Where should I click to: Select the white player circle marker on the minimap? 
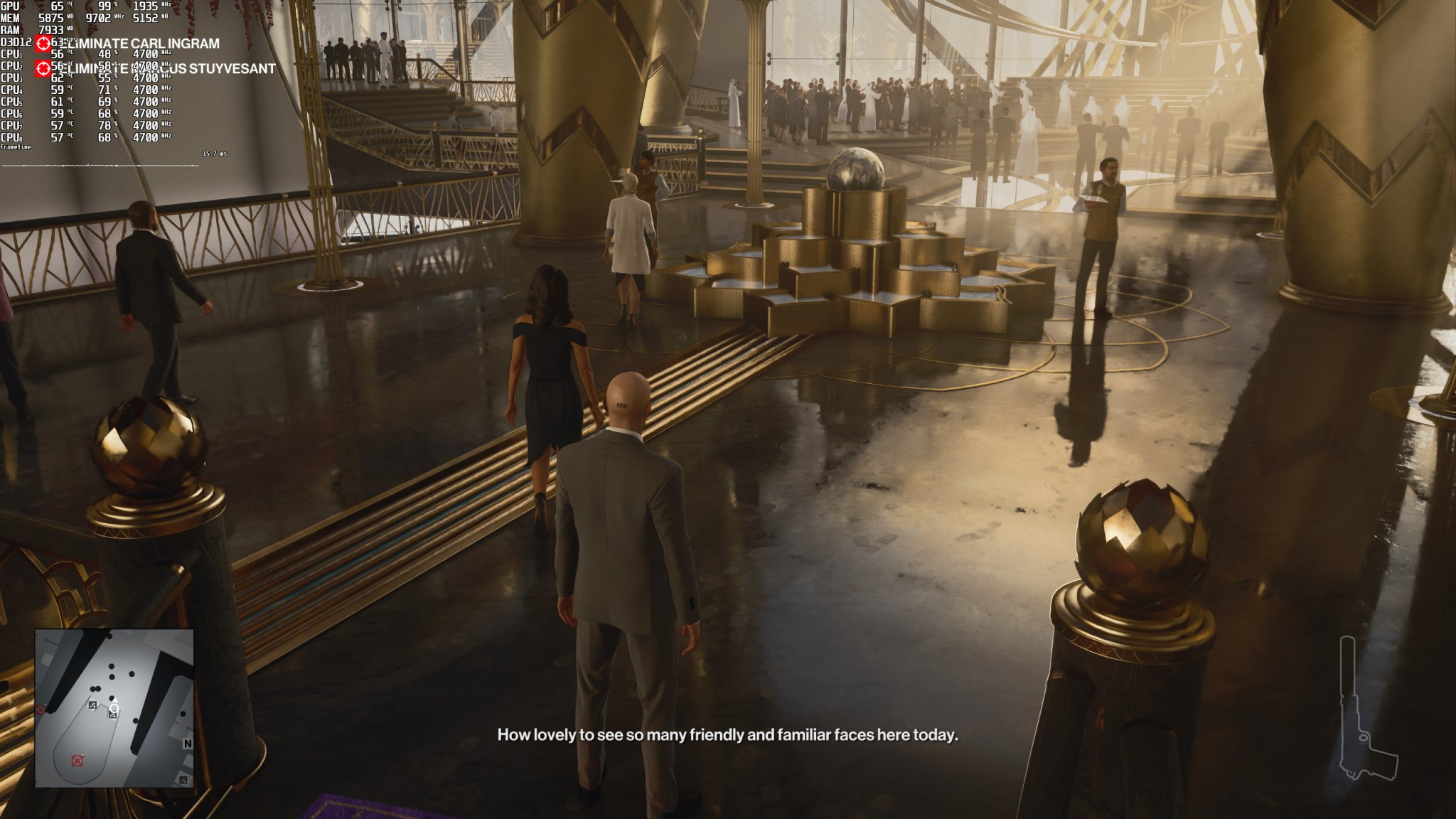(114, 708)
